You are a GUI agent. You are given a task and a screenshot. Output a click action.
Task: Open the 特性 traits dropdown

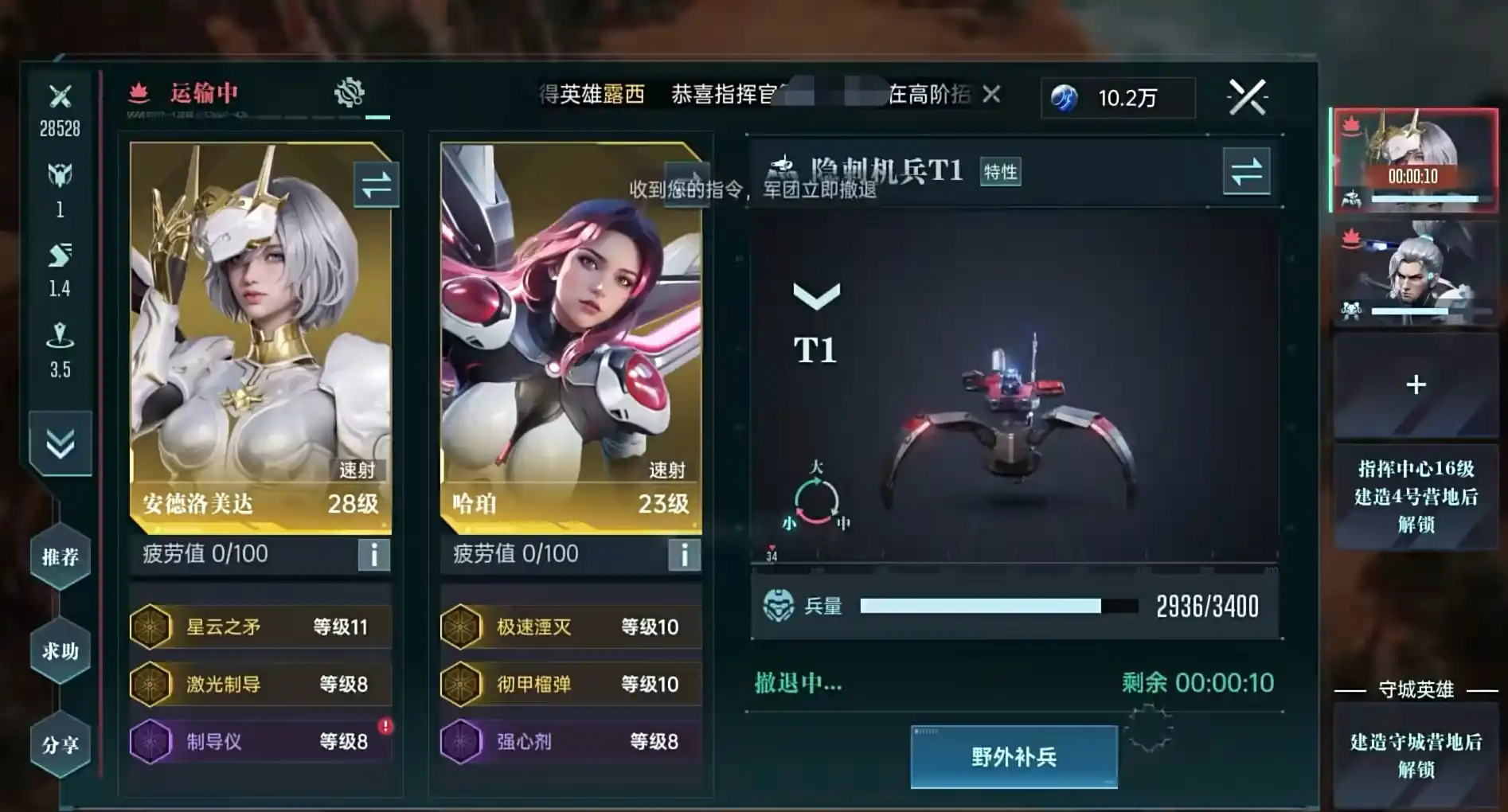(1002, 170)
